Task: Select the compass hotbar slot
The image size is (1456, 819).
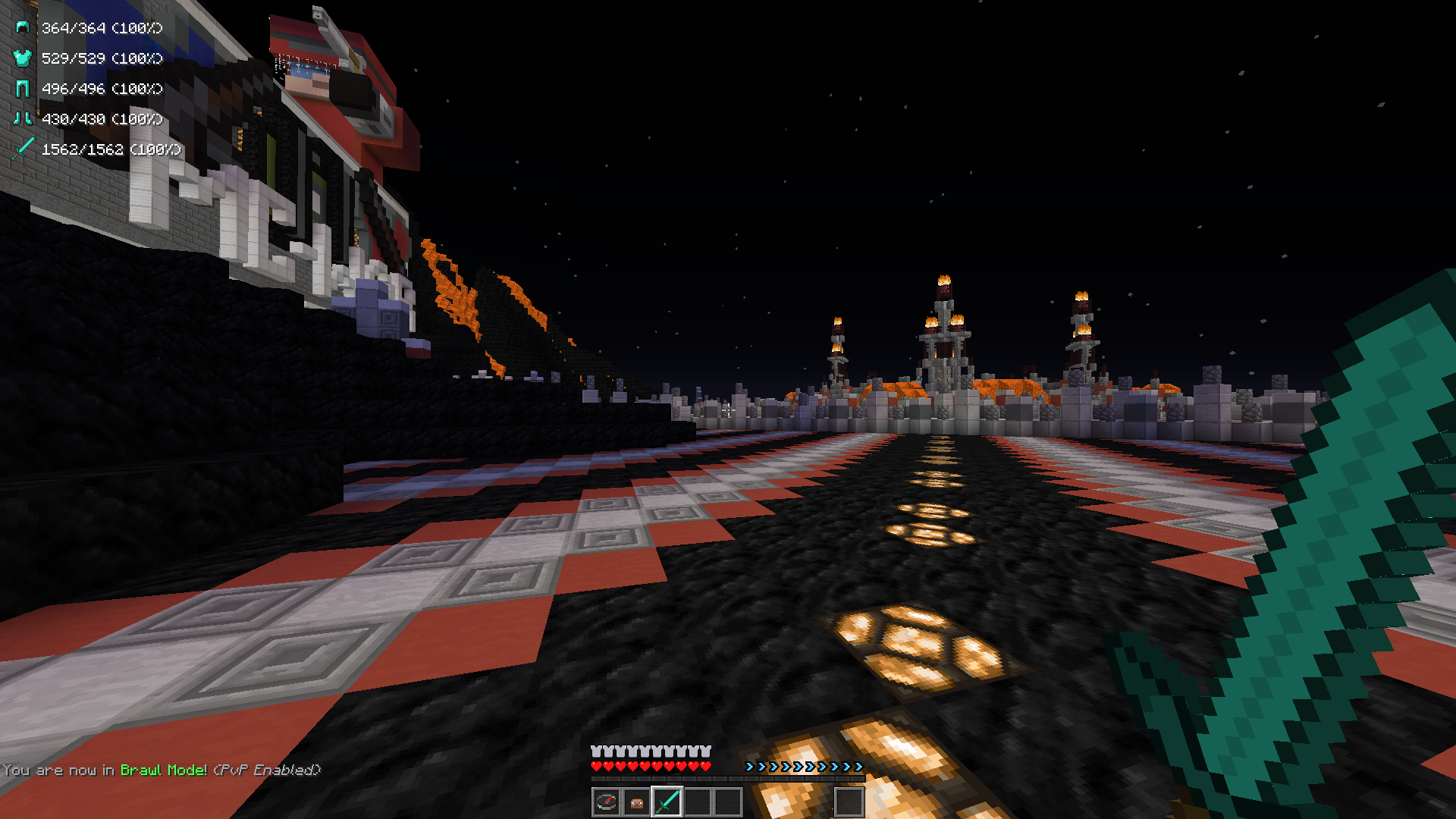Action: pyautogui.click(x=606, y=802)
